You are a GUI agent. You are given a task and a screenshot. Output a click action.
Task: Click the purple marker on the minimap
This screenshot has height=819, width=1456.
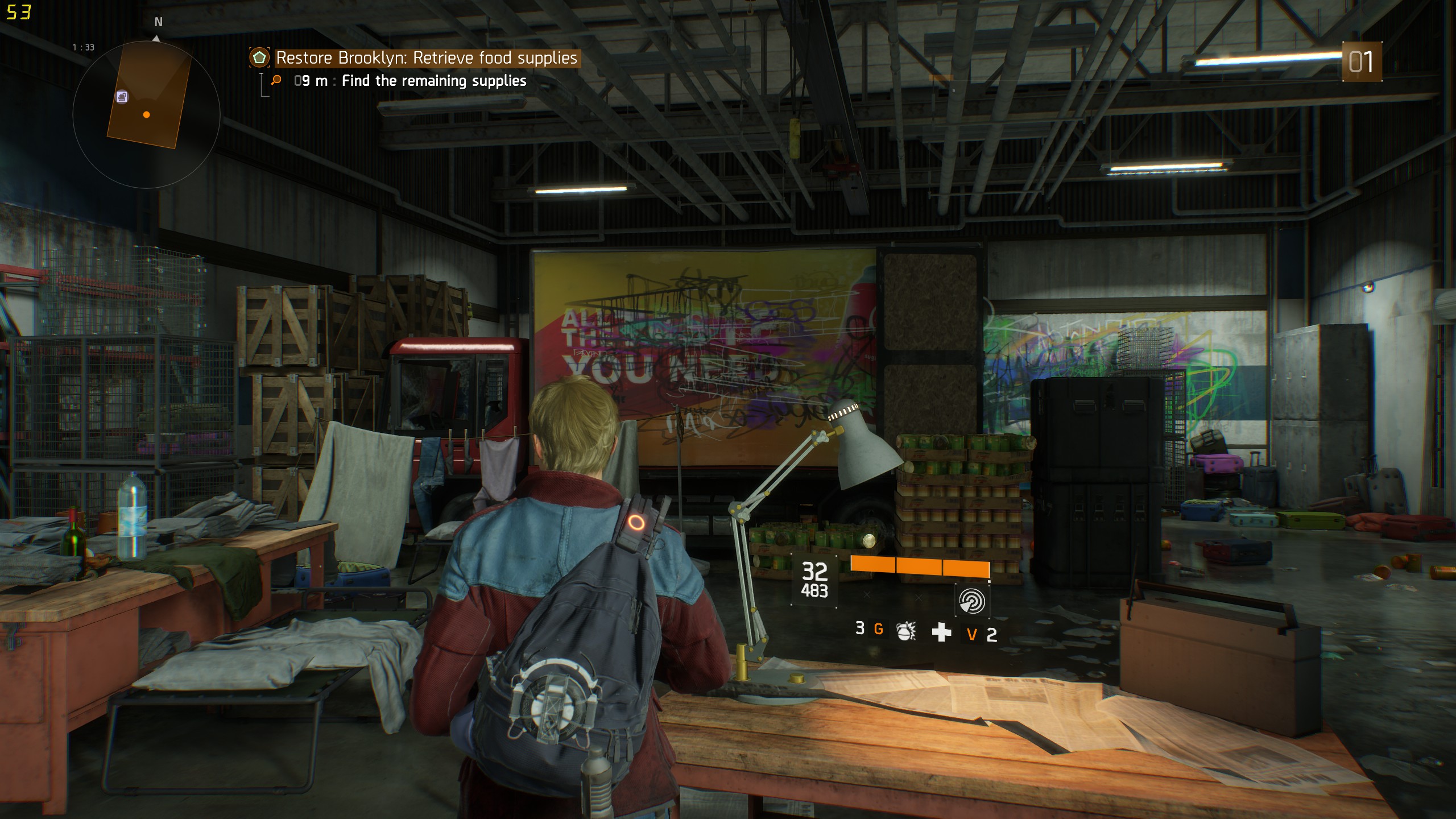pyautogui.click(x=122, y=97)
